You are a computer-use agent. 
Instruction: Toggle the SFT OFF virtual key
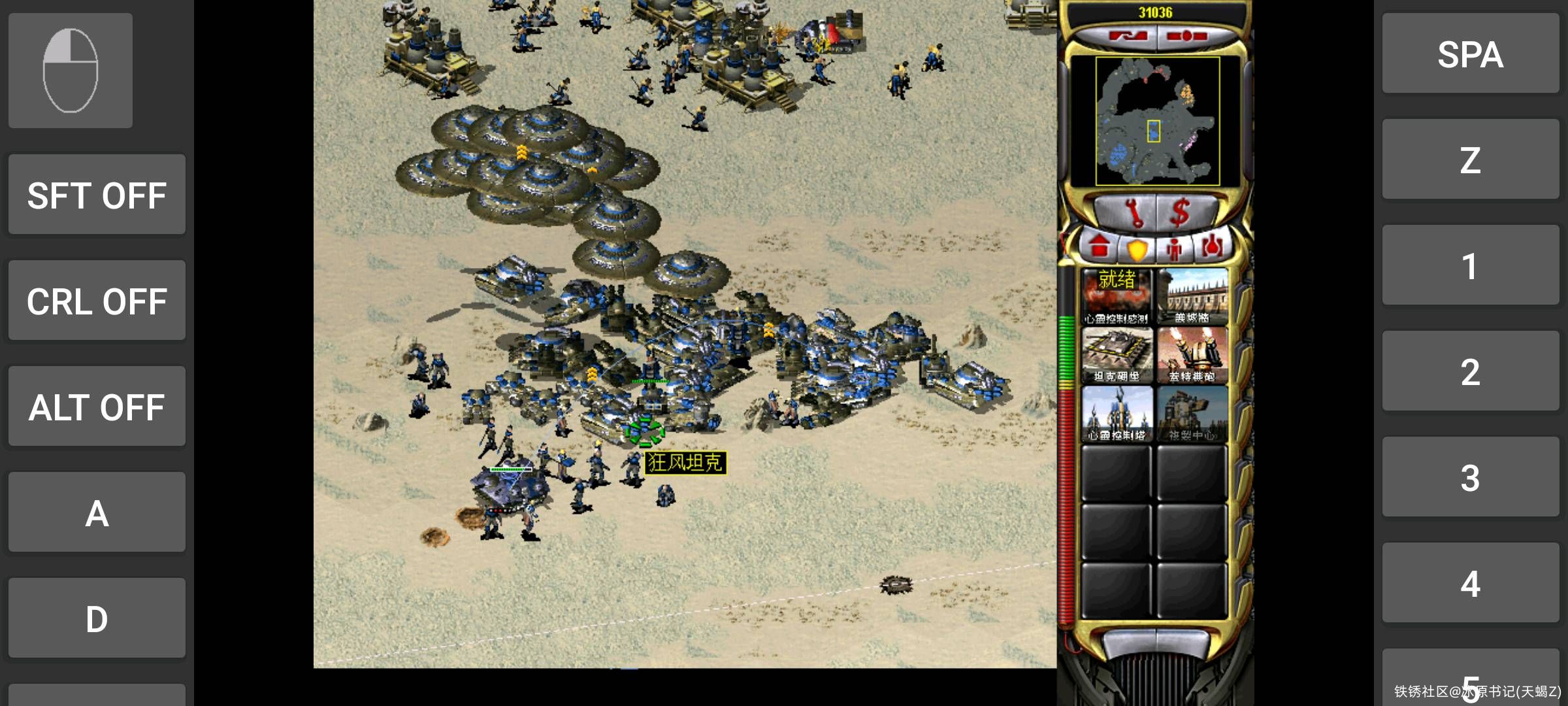pyautogui.click(x=97, y=195)
